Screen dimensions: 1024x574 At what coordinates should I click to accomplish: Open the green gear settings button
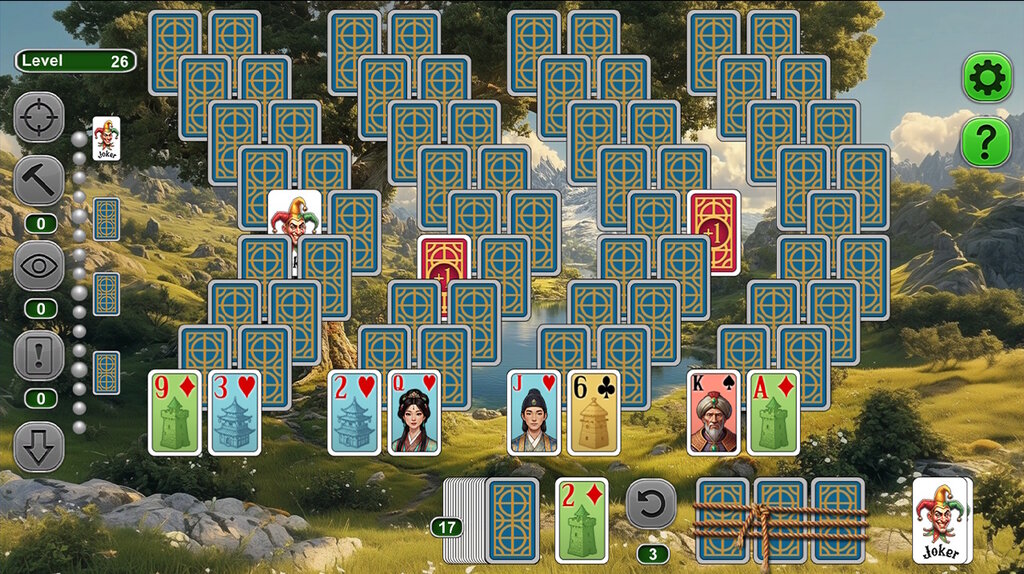(x=986, y=77)
